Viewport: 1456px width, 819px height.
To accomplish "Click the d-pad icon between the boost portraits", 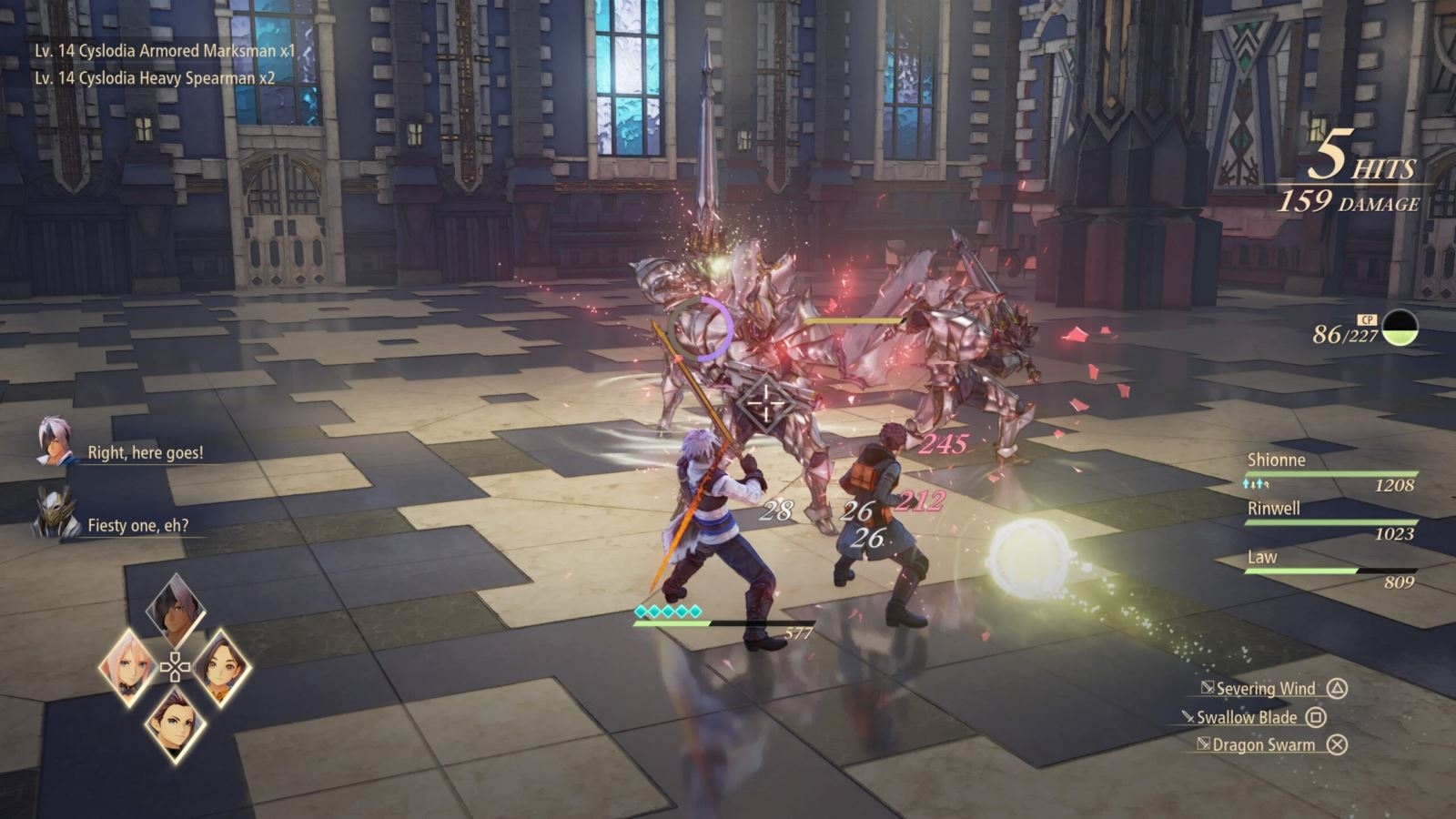I will [x=176, y=666].
